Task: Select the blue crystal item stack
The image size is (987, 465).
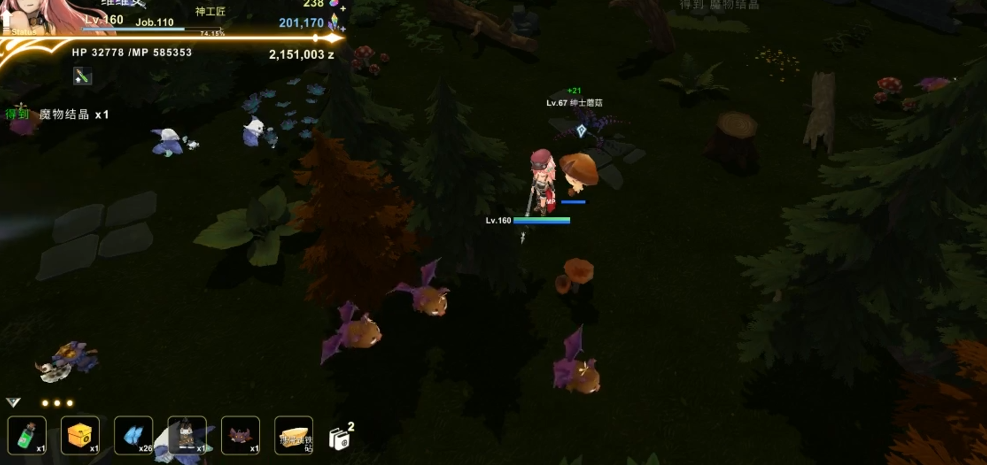Action: 134,435
